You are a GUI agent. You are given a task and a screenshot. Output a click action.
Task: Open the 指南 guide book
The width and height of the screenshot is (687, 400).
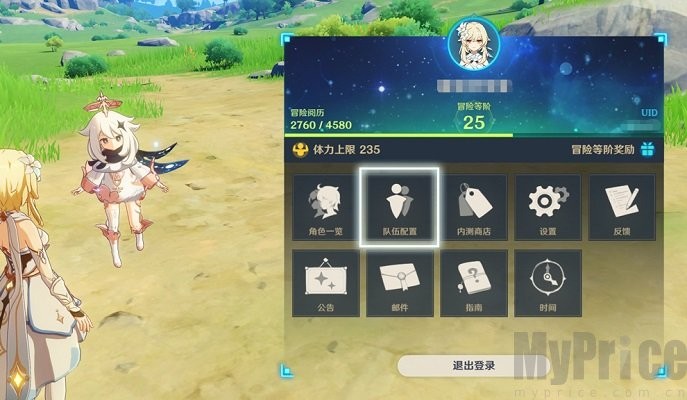[x=474, y=283]
